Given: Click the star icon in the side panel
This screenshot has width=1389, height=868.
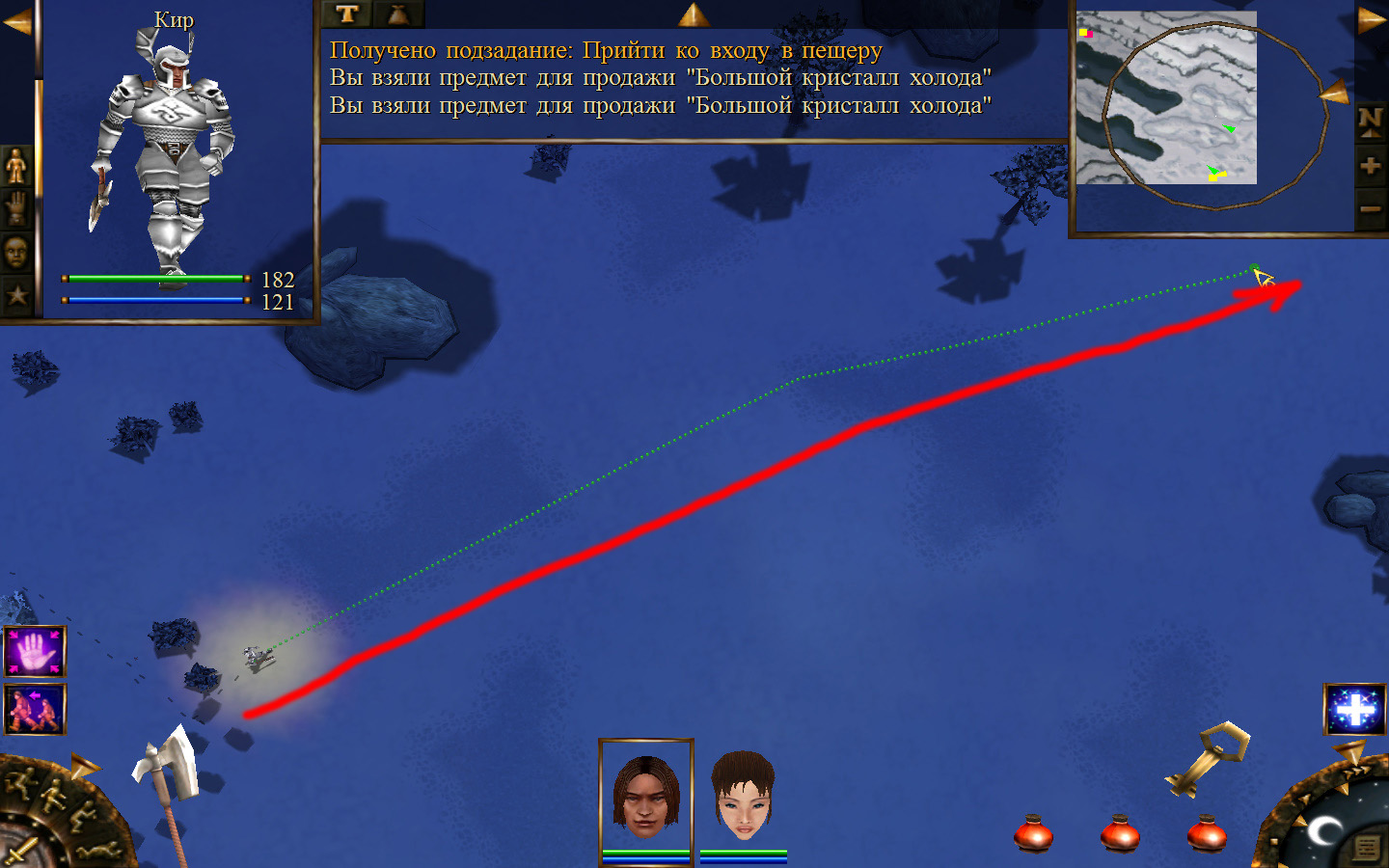Looking at the screenshot, I should point(16,295).
